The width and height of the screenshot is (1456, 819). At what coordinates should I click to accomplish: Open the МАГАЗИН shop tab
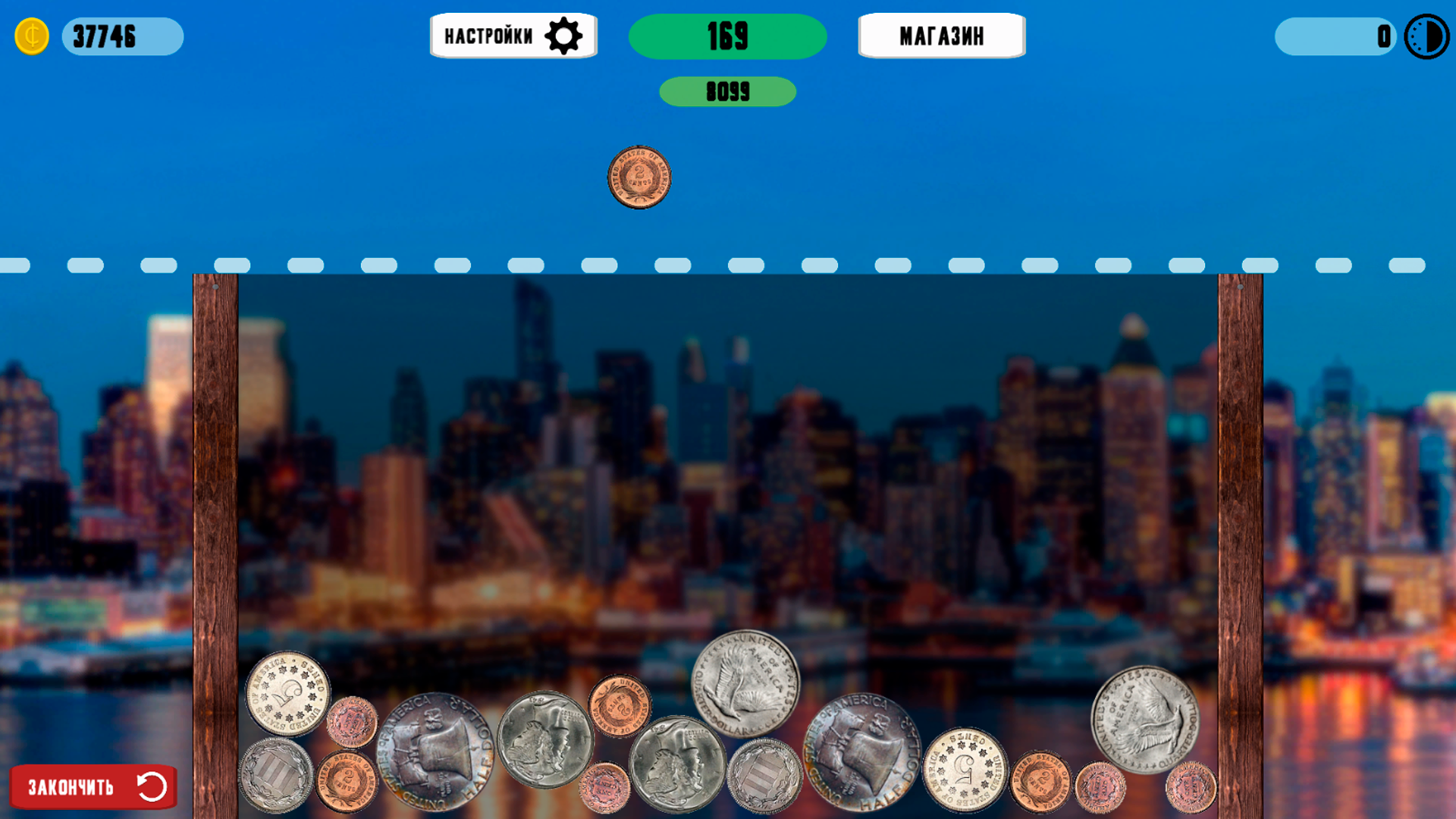pos(941,35)
